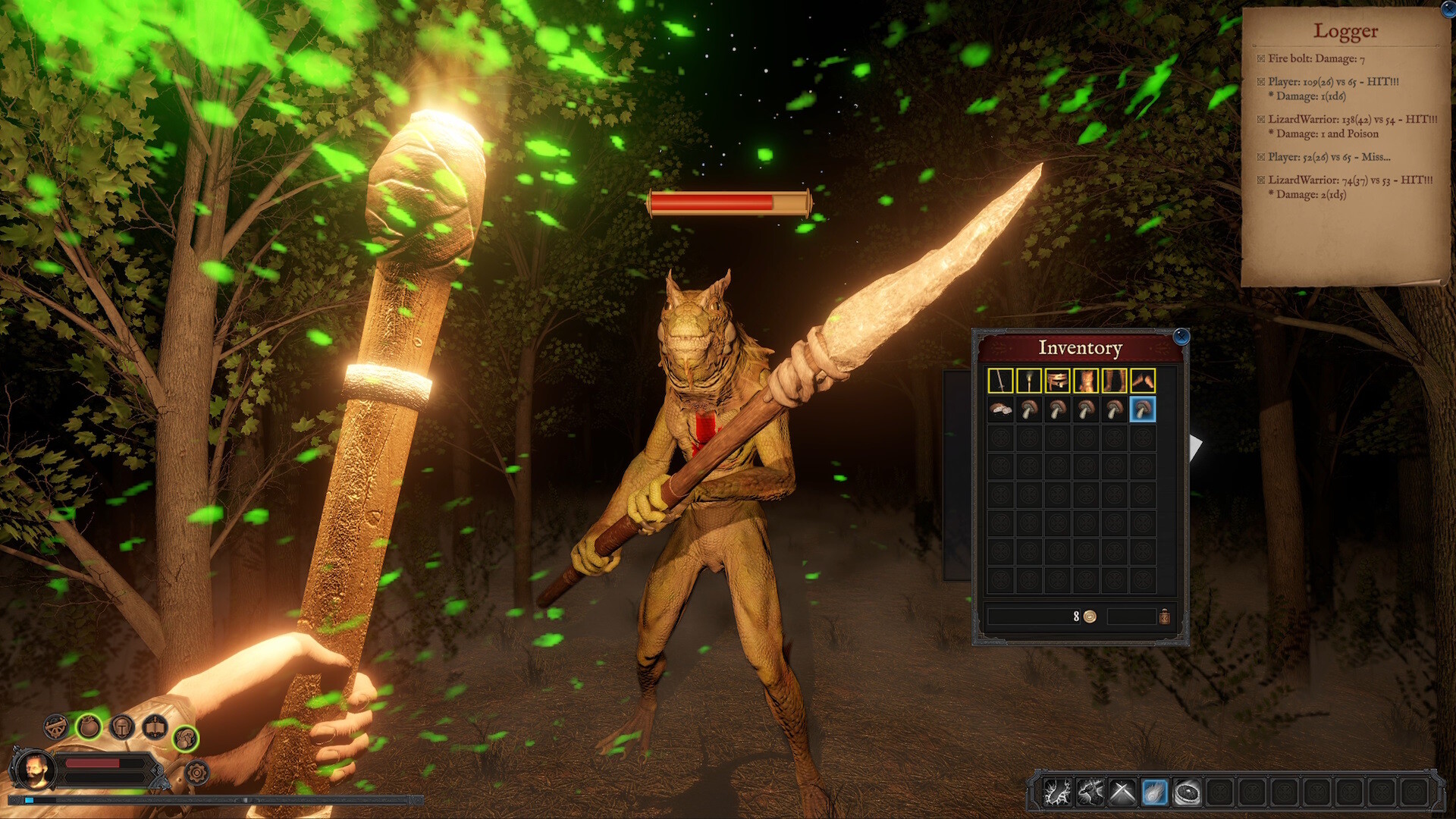The height and width of the screenshot is (819, 1456).
Task: Open the helmet character equipment icon
Action: pyautogui.click(x=121, y=727)
